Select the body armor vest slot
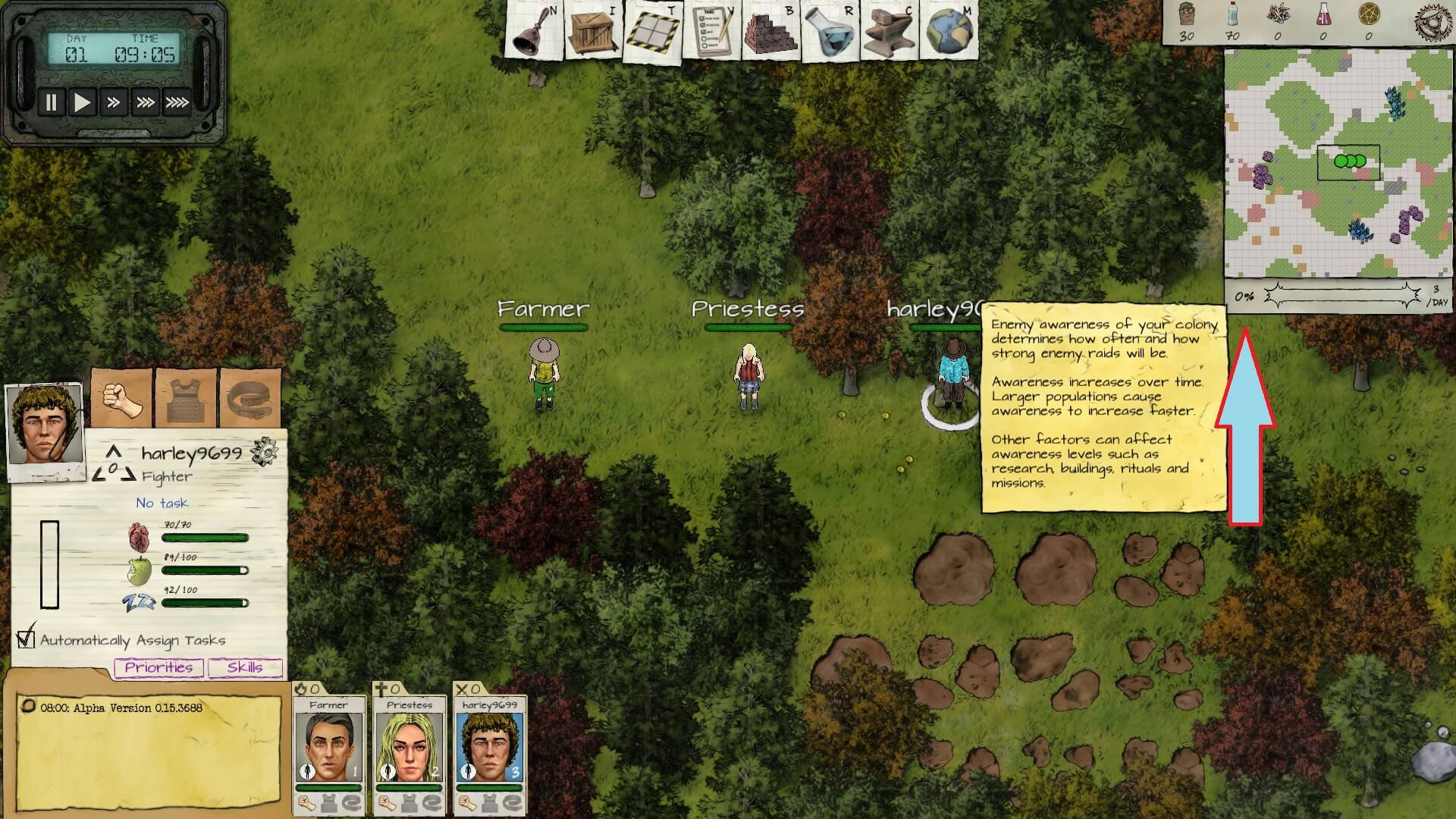 pos(186,398)
